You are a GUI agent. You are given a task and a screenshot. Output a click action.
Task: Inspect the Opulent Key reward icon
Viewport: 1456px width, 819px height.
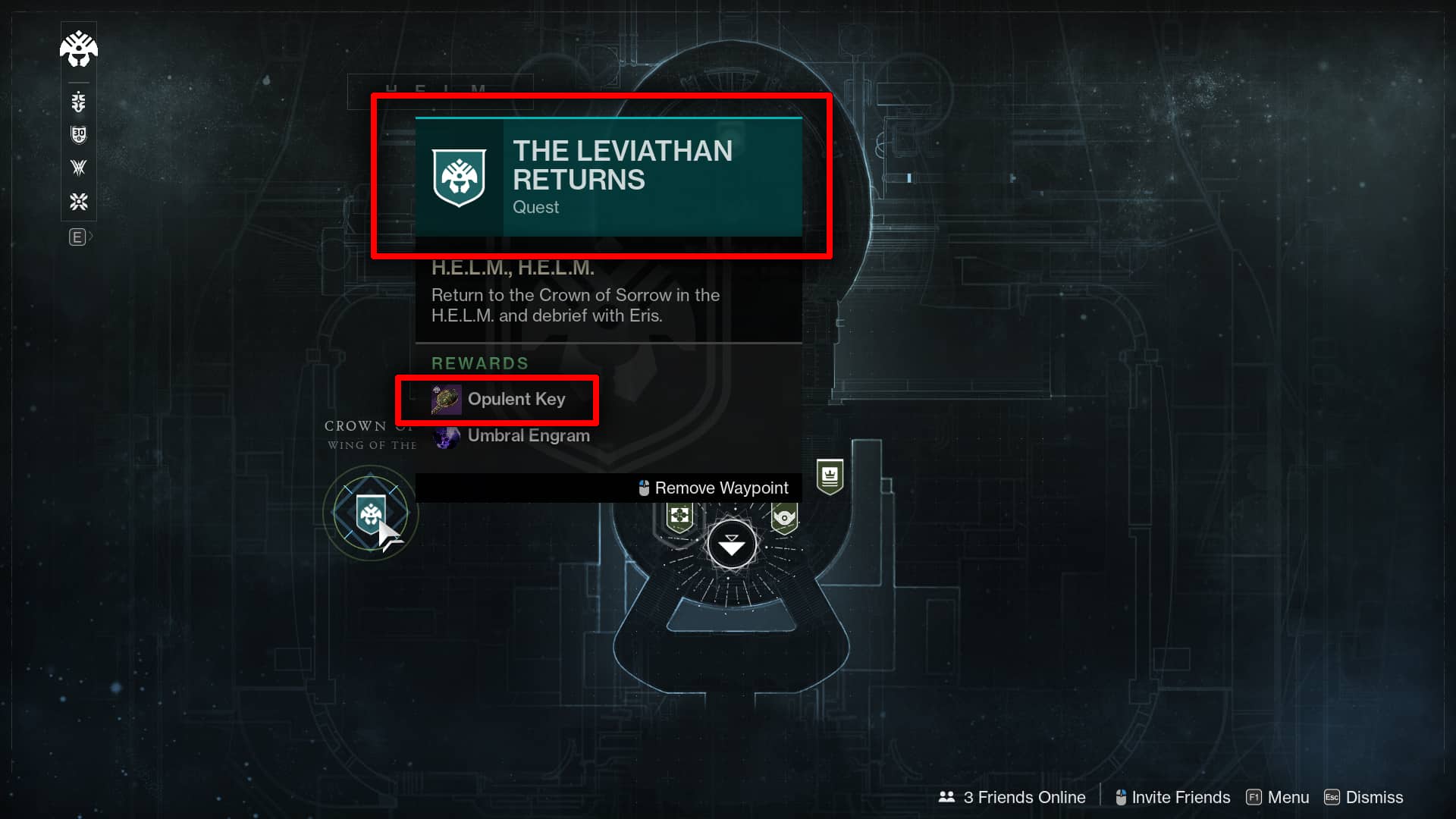(446, 399)
